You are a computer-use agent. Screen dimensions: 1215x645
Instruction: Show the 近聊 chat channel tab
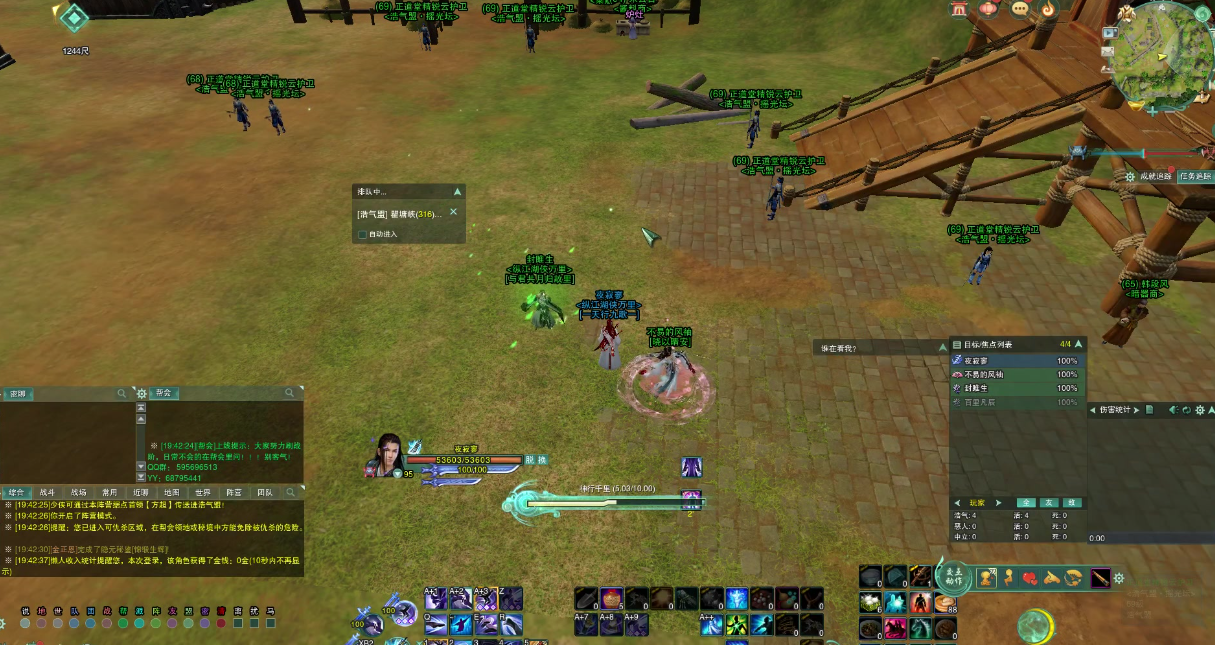(x=141, y=493)
